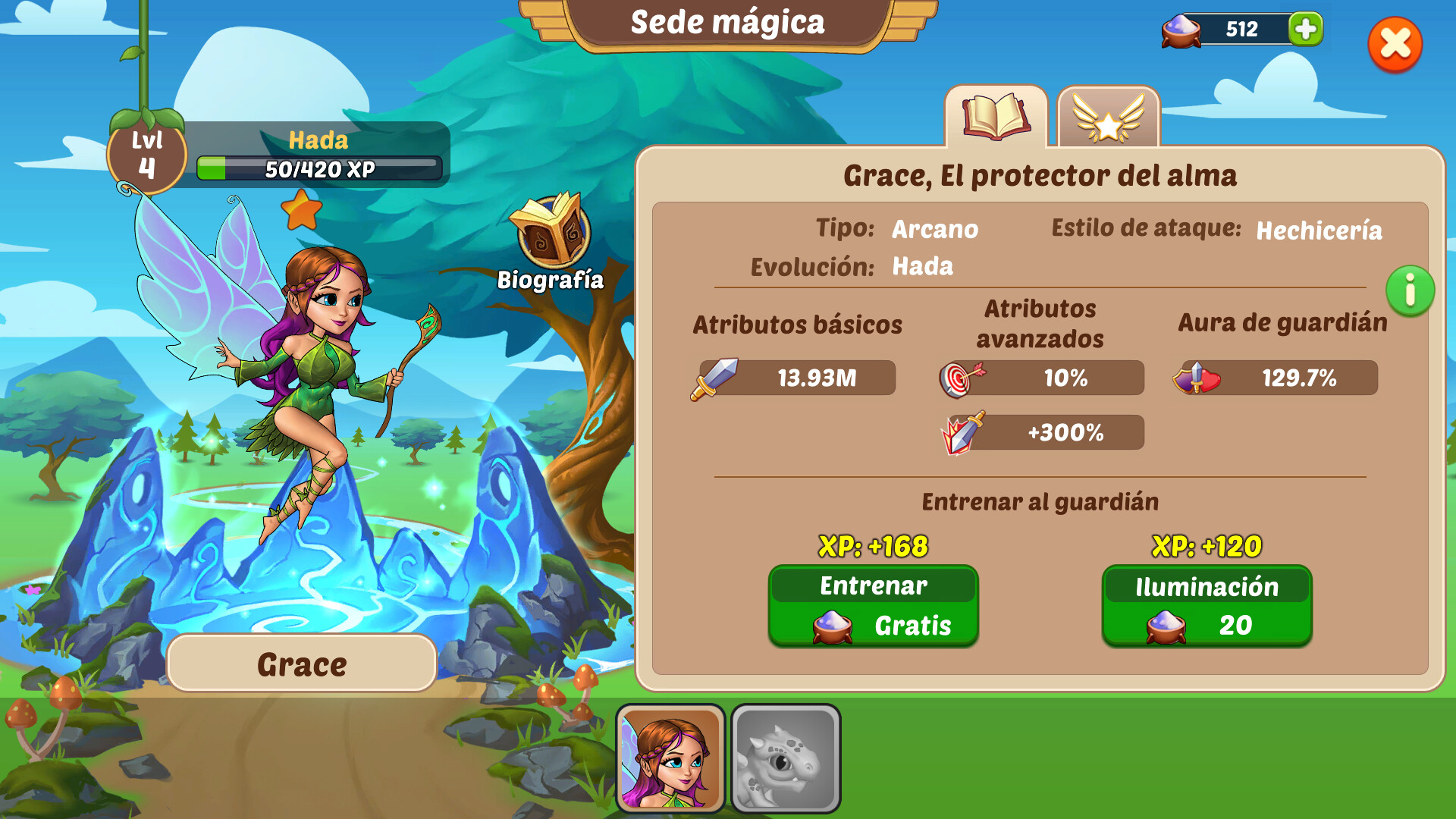Switch to the book info tab
1456x819 pixels.
tap(997, 118)
